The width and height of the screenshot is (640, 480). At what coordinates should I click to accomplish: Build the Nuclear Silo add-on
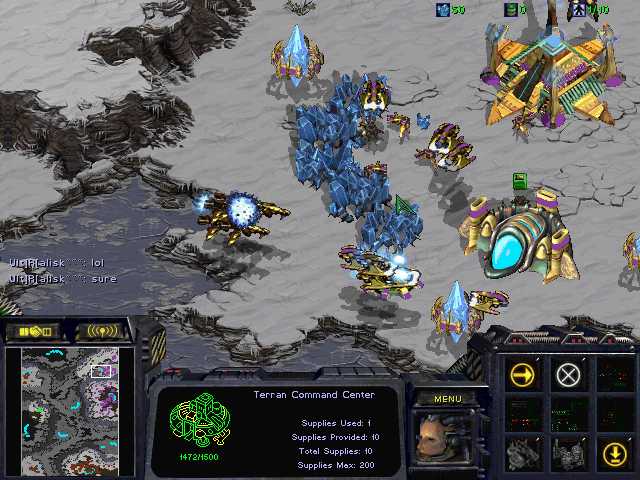click(568, 453)
